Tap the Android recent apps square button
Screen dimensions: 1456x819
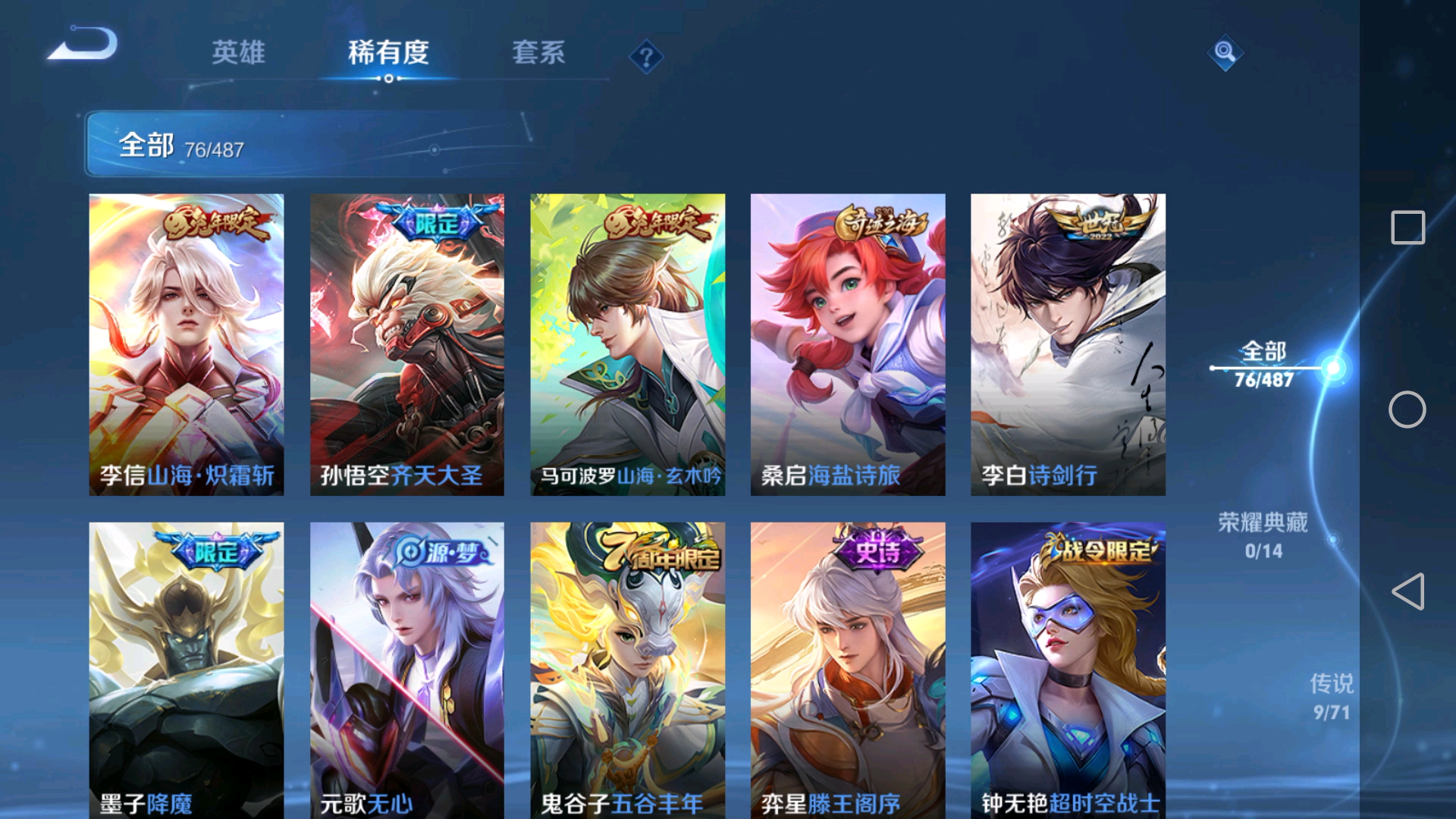point(1407,224)
